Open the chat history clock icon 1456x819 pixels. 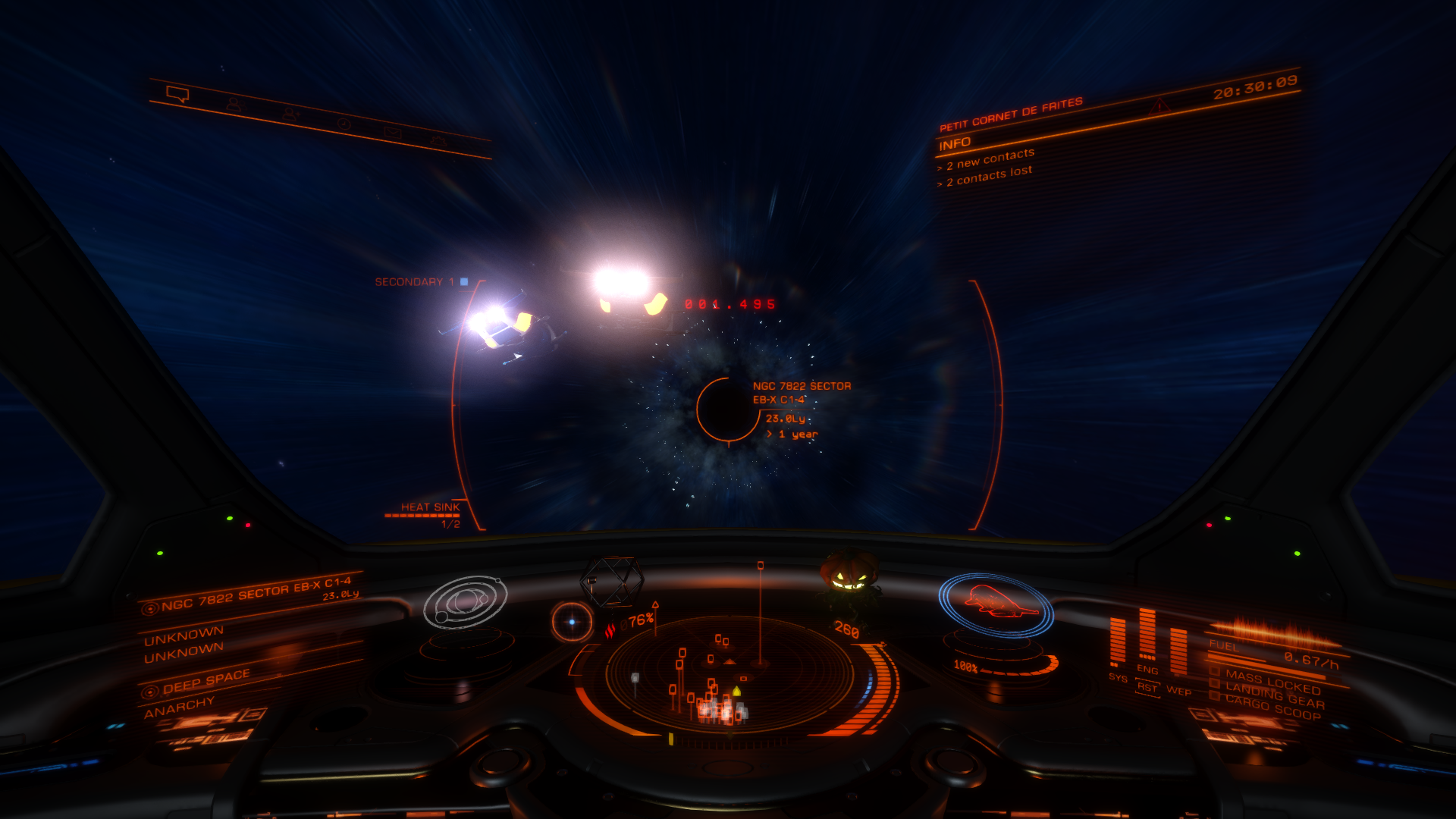pos(345,124)
